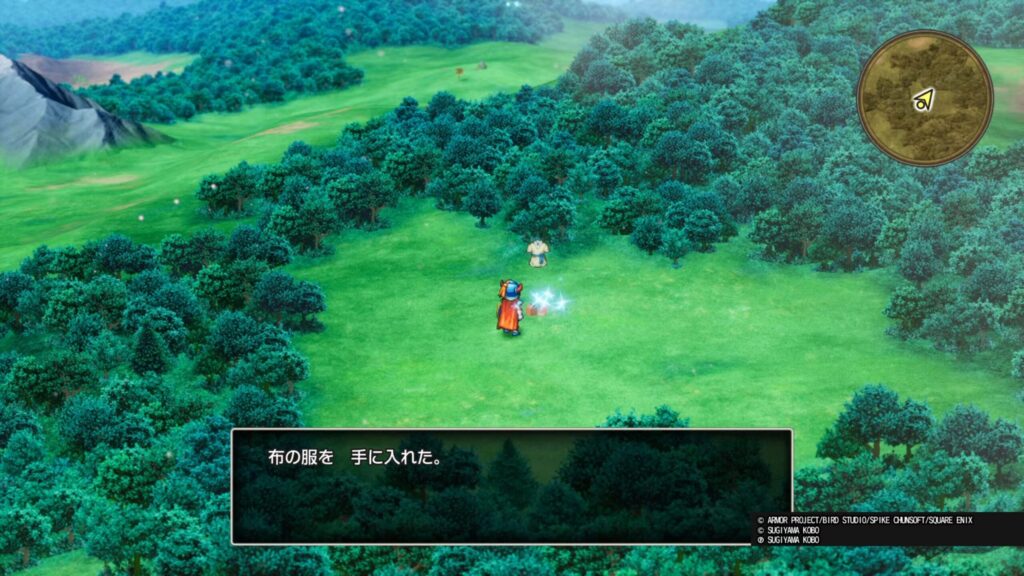
Task: Advance the item obtained message box
Action: click(x=511, y=487)
